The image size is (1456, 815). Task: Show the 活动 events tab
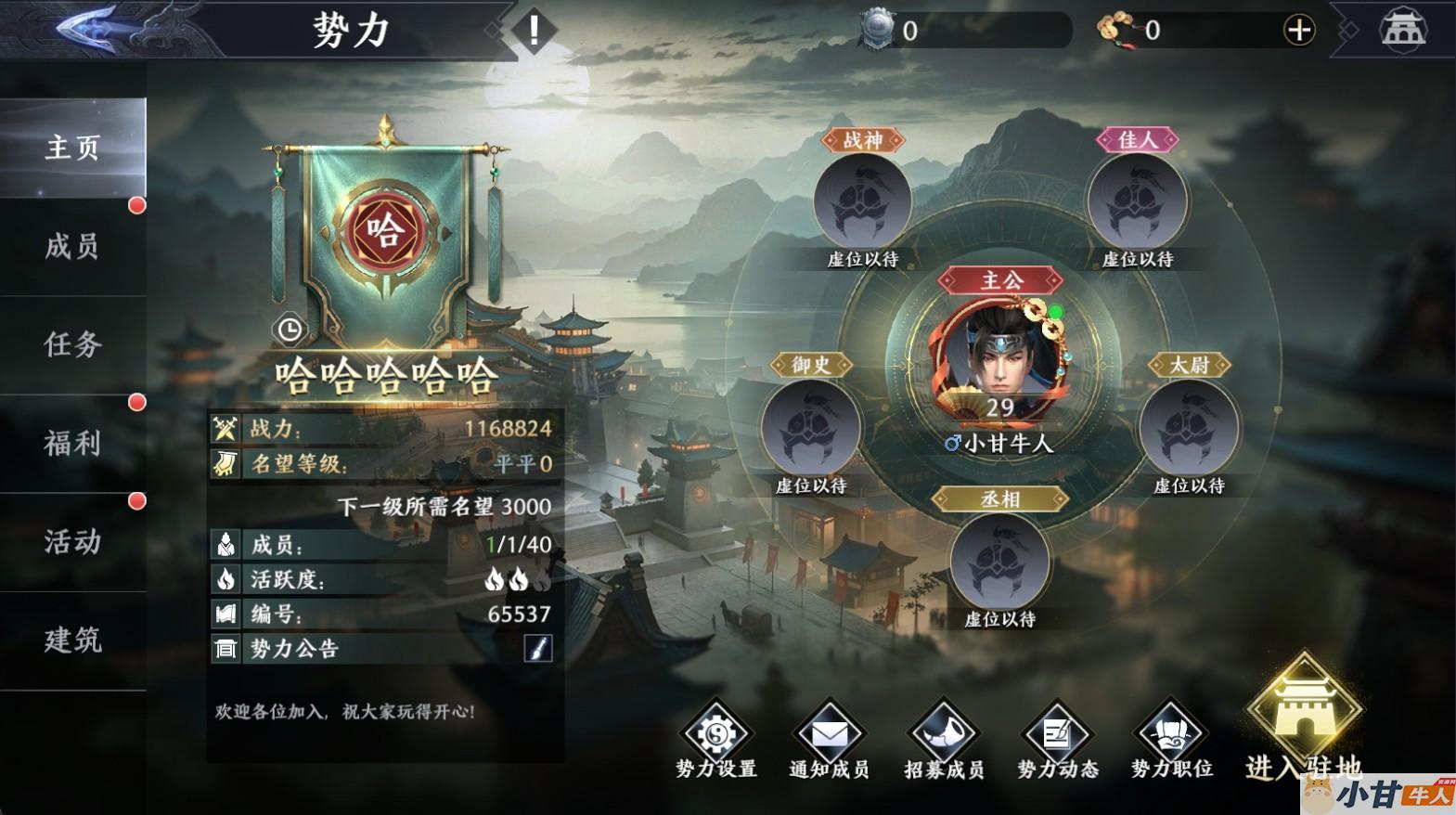tap(72, 542)
